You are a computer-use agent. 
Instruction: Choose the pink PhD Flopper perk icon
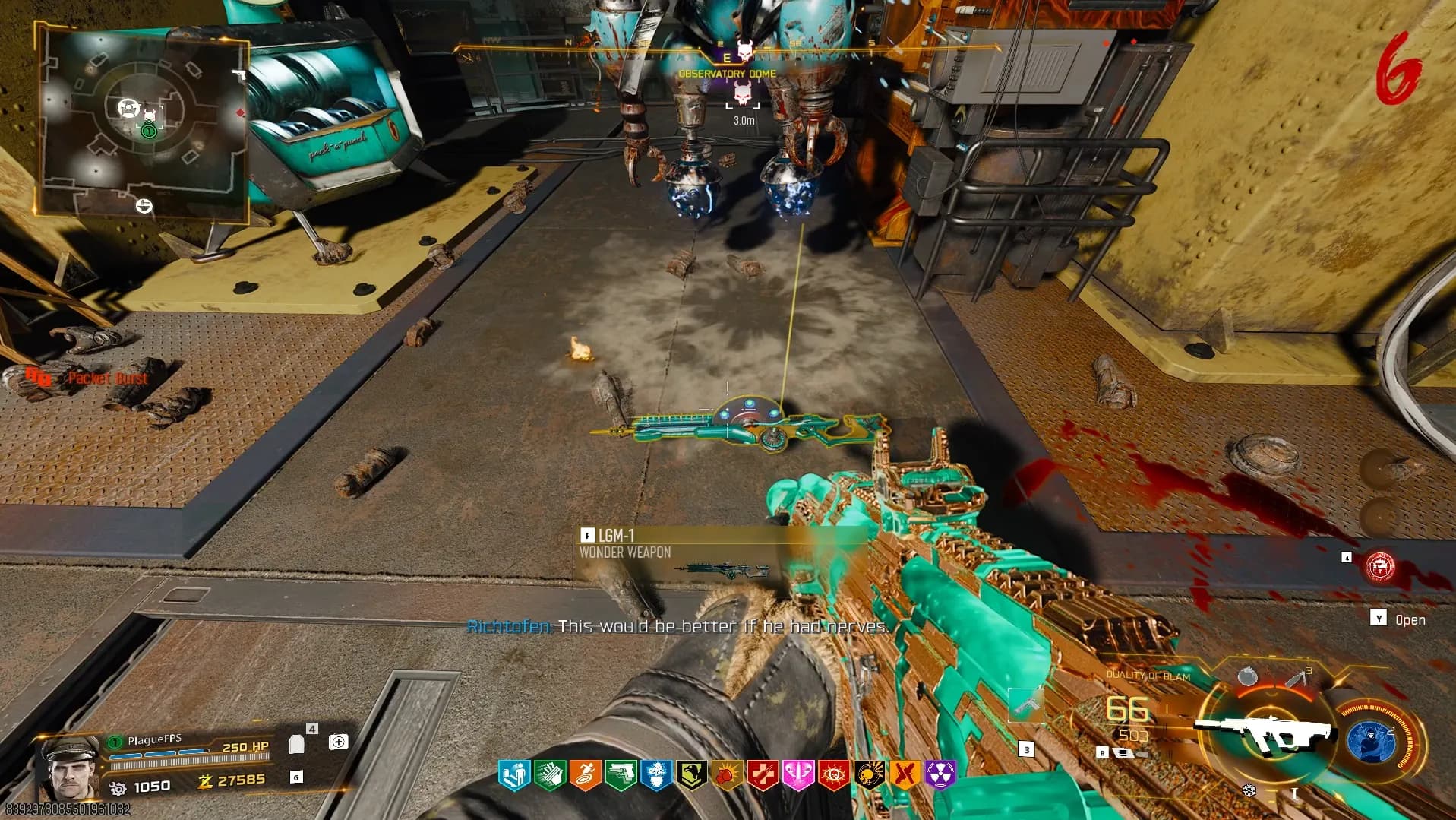point(798,775)
